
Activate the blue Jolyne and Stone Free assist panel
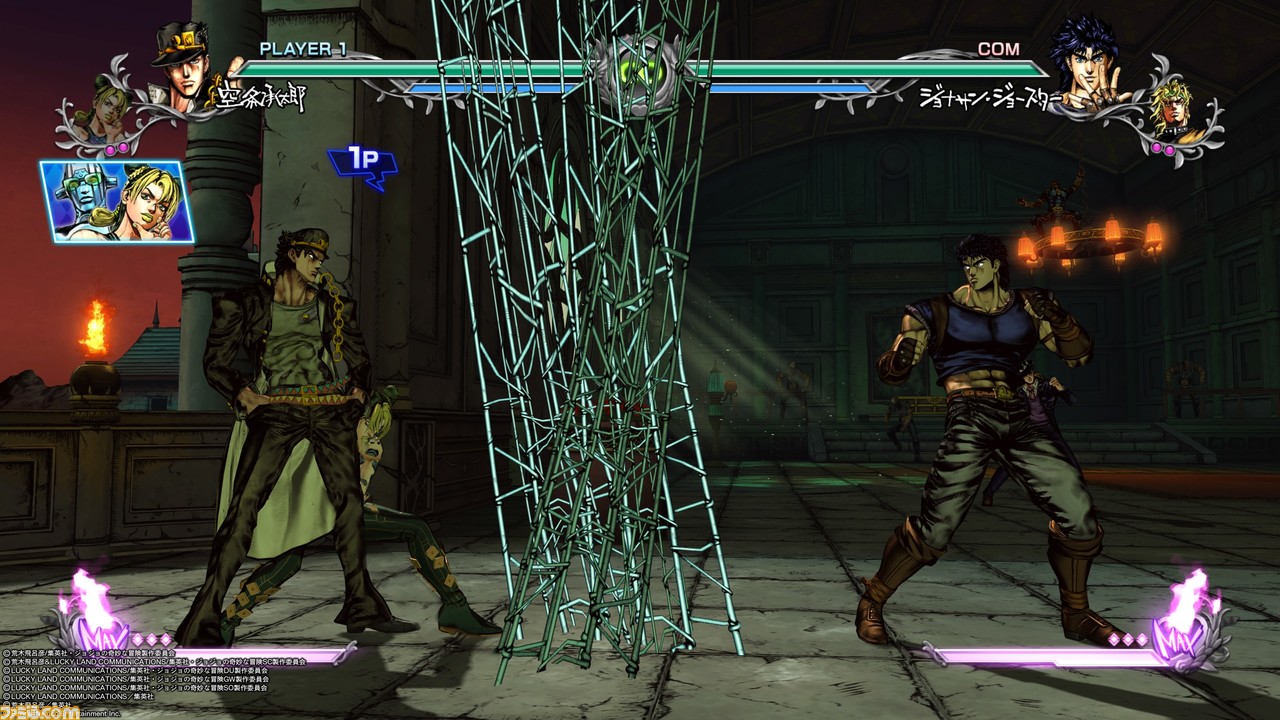click(116, 202)
